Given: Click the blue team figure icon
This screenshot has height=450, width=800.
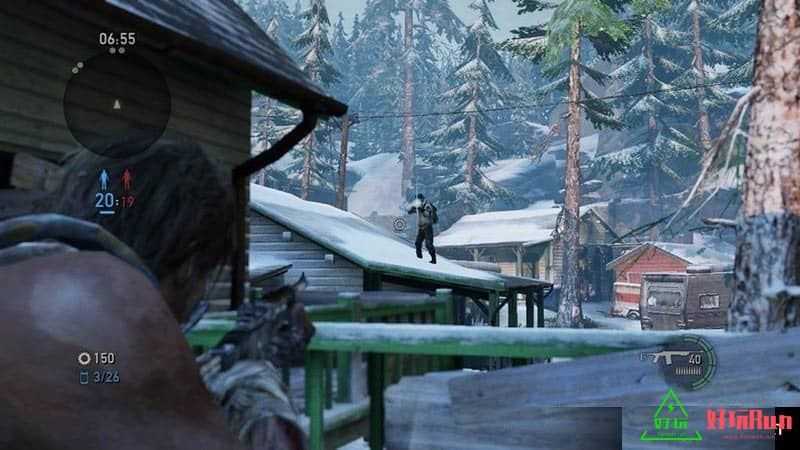Looking at the screenshot, I should [102, 180].
